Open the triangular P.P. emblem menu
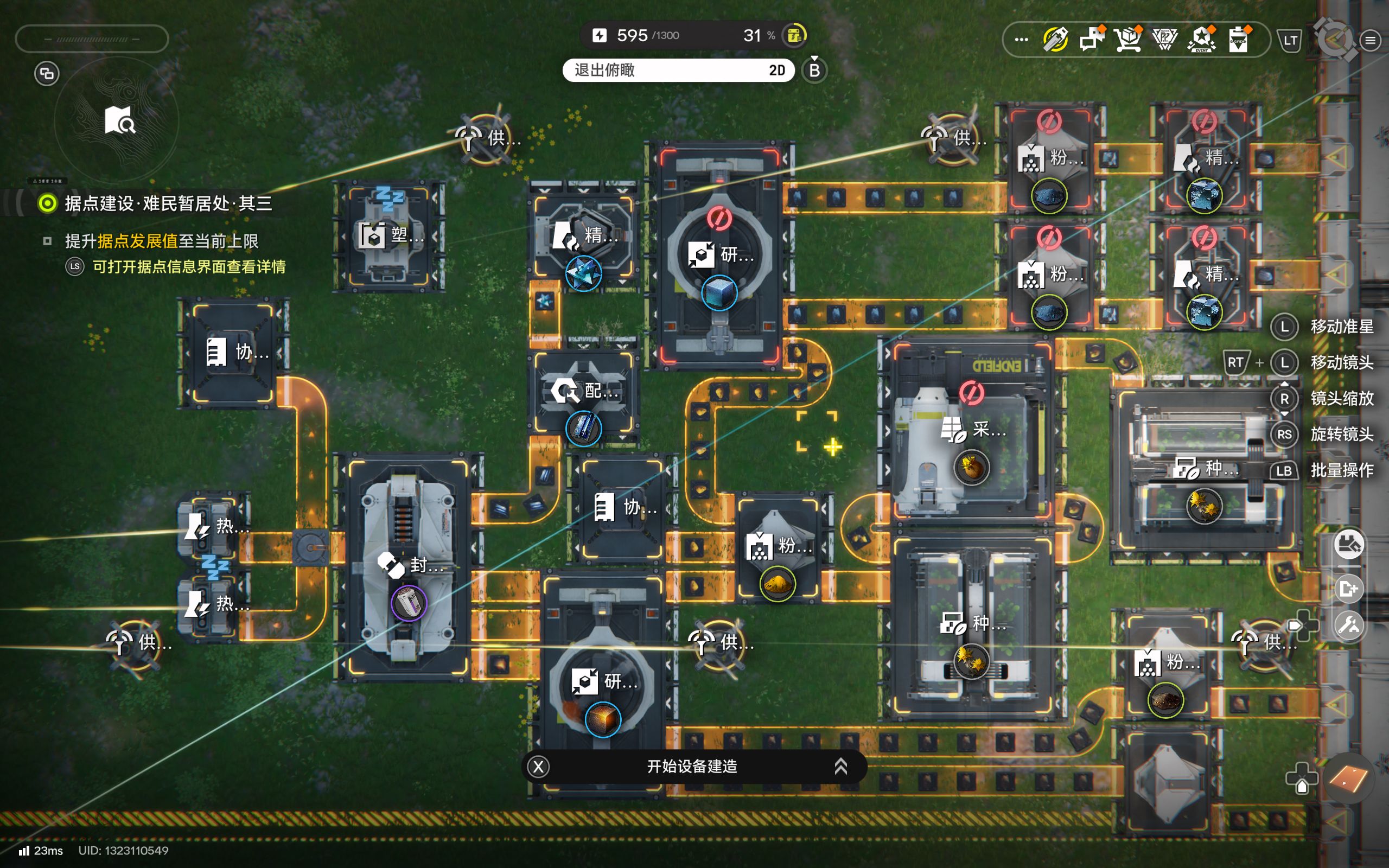Image resolution: width=1389 pixels, height=868 pixels. coord(1164,40)
